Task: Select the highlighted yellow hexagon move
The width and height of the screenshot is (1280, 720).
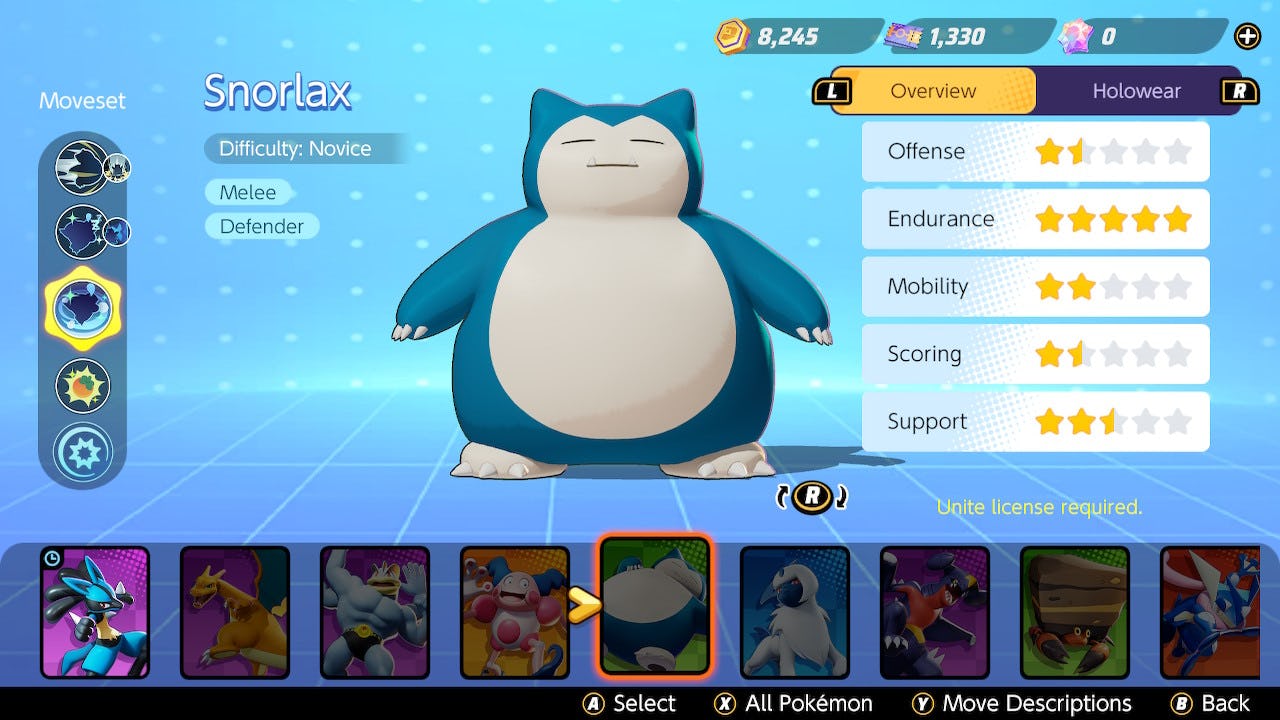Action: coord(82,307)
